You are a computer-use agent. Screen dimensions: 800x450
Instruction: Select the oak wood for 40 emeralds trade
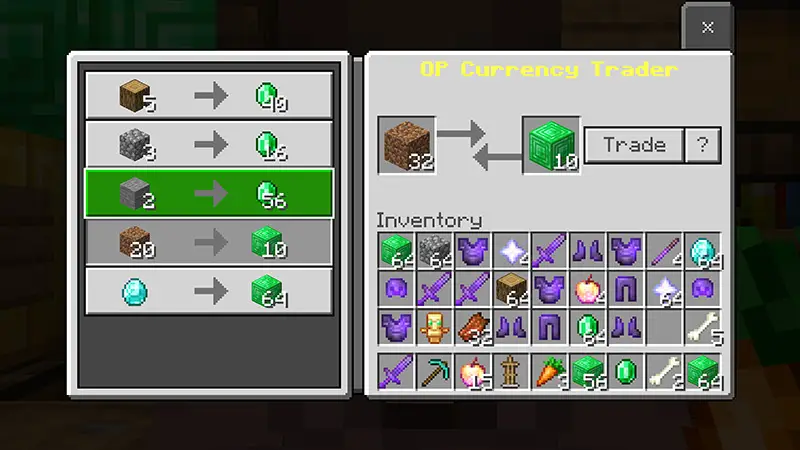click(x=208, y=95)
